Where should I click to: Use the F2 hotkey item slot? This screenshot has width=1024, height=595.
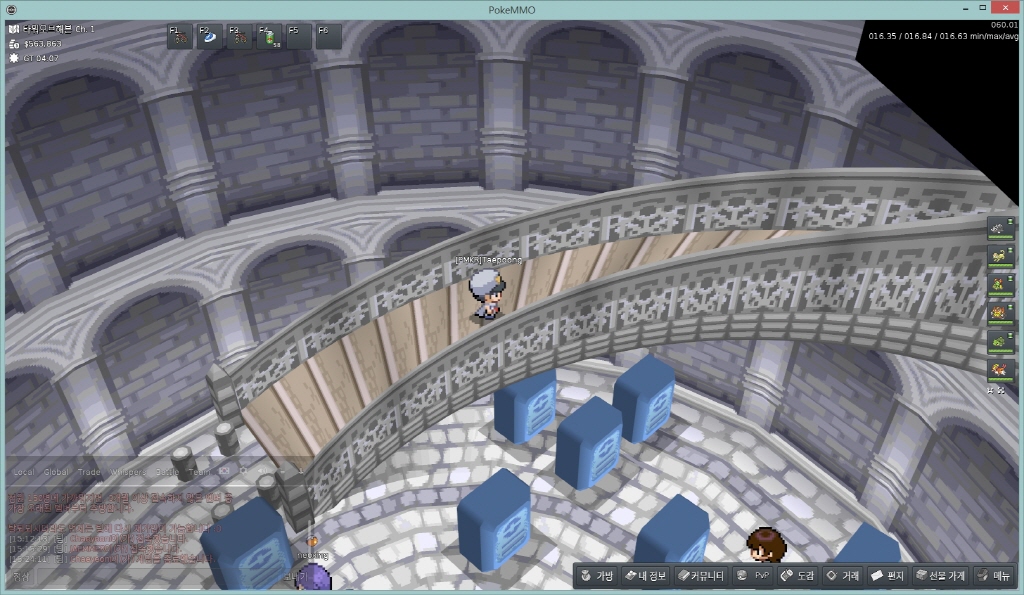click(210, 37)
